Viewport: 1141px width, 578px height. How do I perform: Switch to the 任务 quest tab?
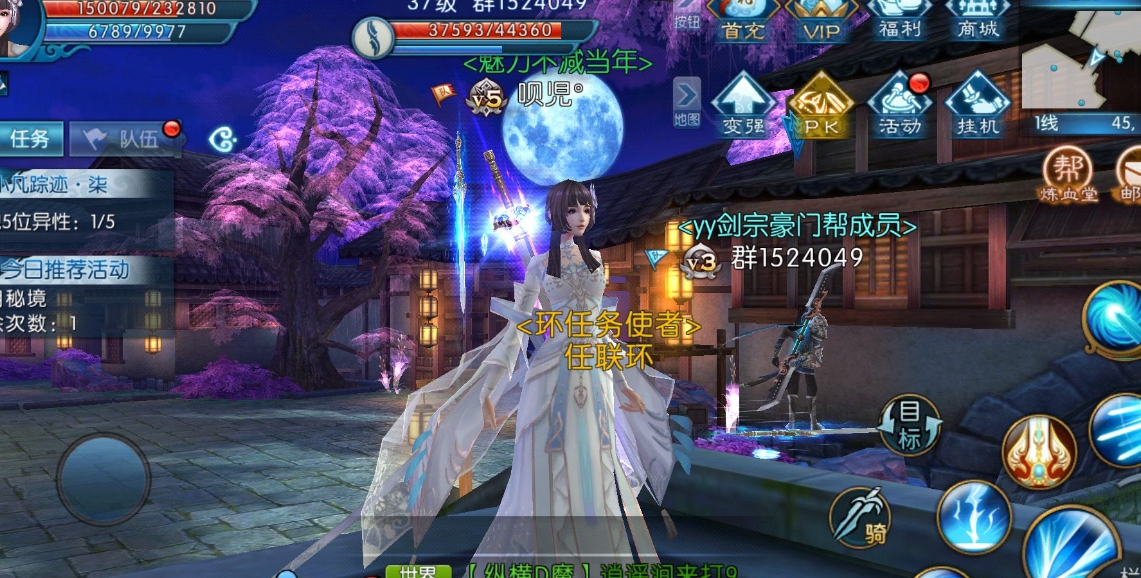tap(30, 139)
